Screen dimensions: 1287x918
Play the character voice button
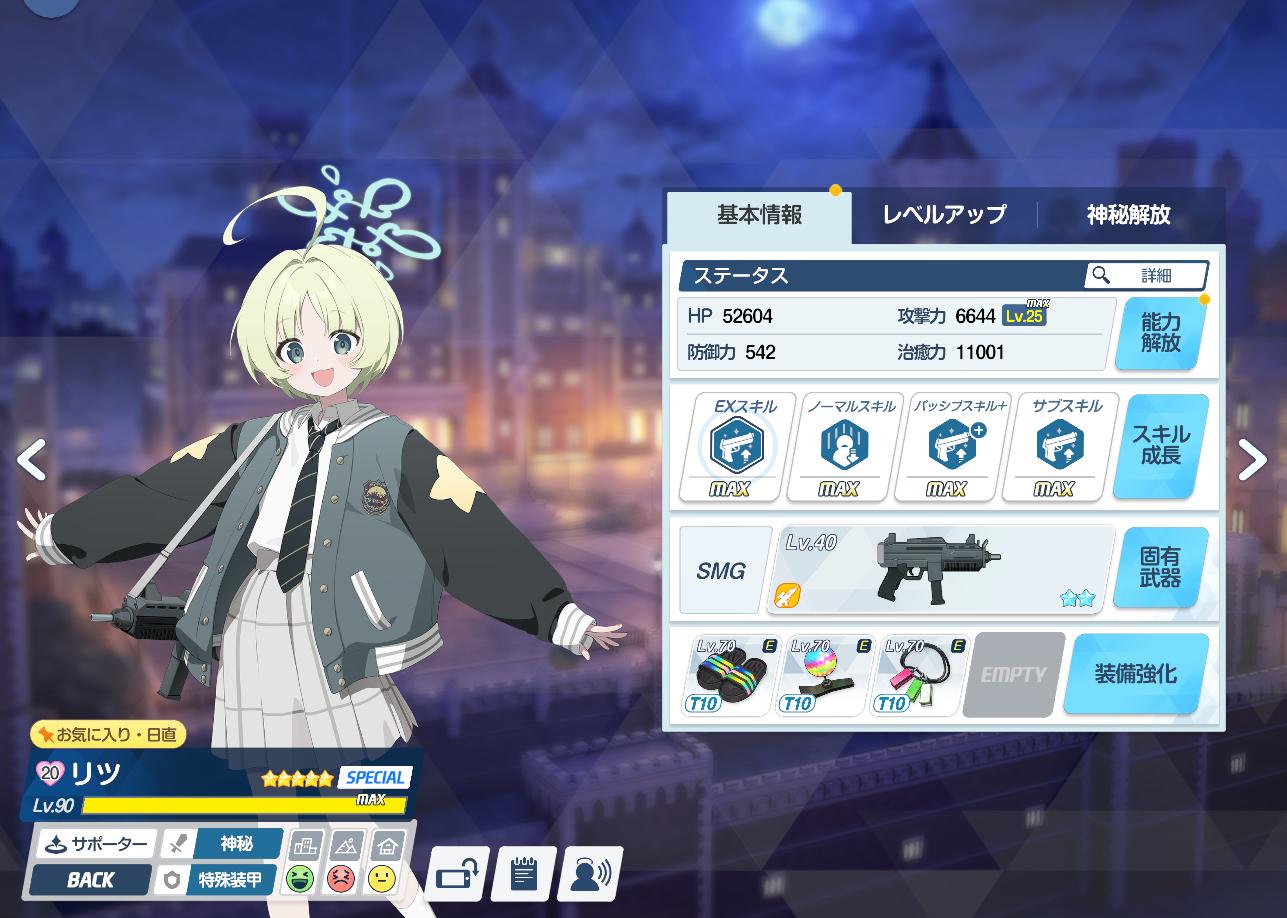591,875
